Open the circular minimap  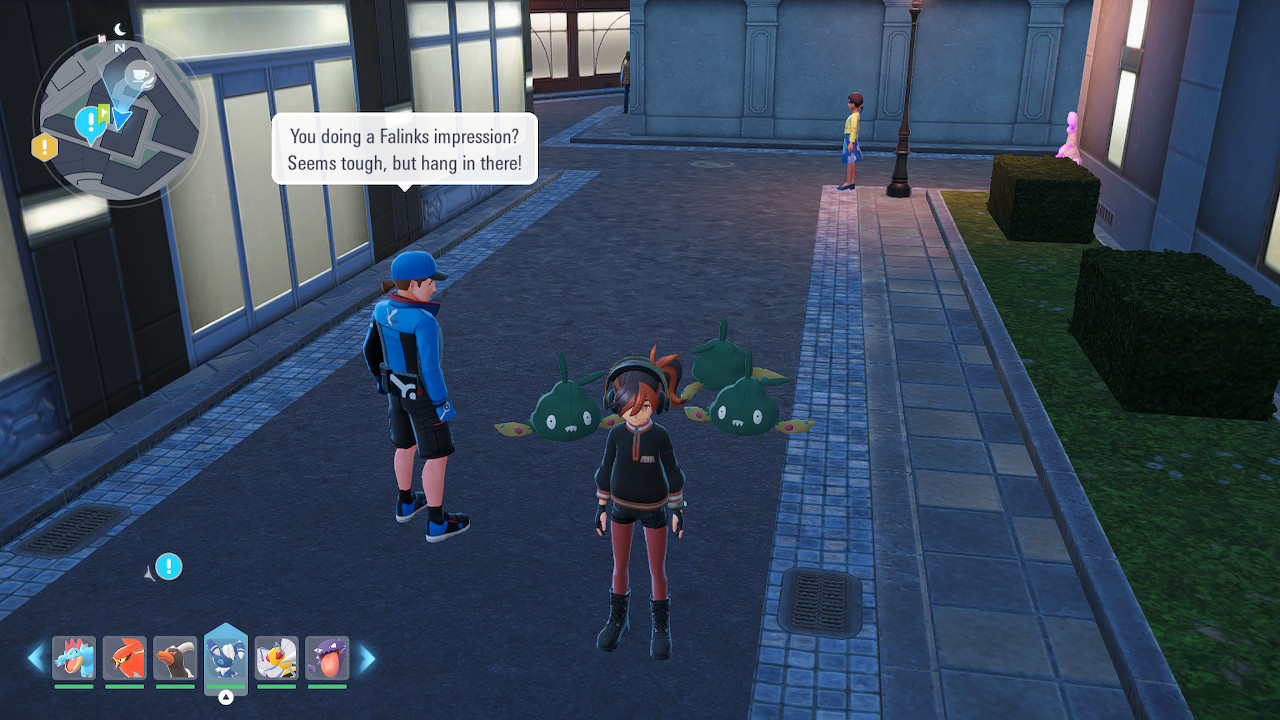point(120,118)
